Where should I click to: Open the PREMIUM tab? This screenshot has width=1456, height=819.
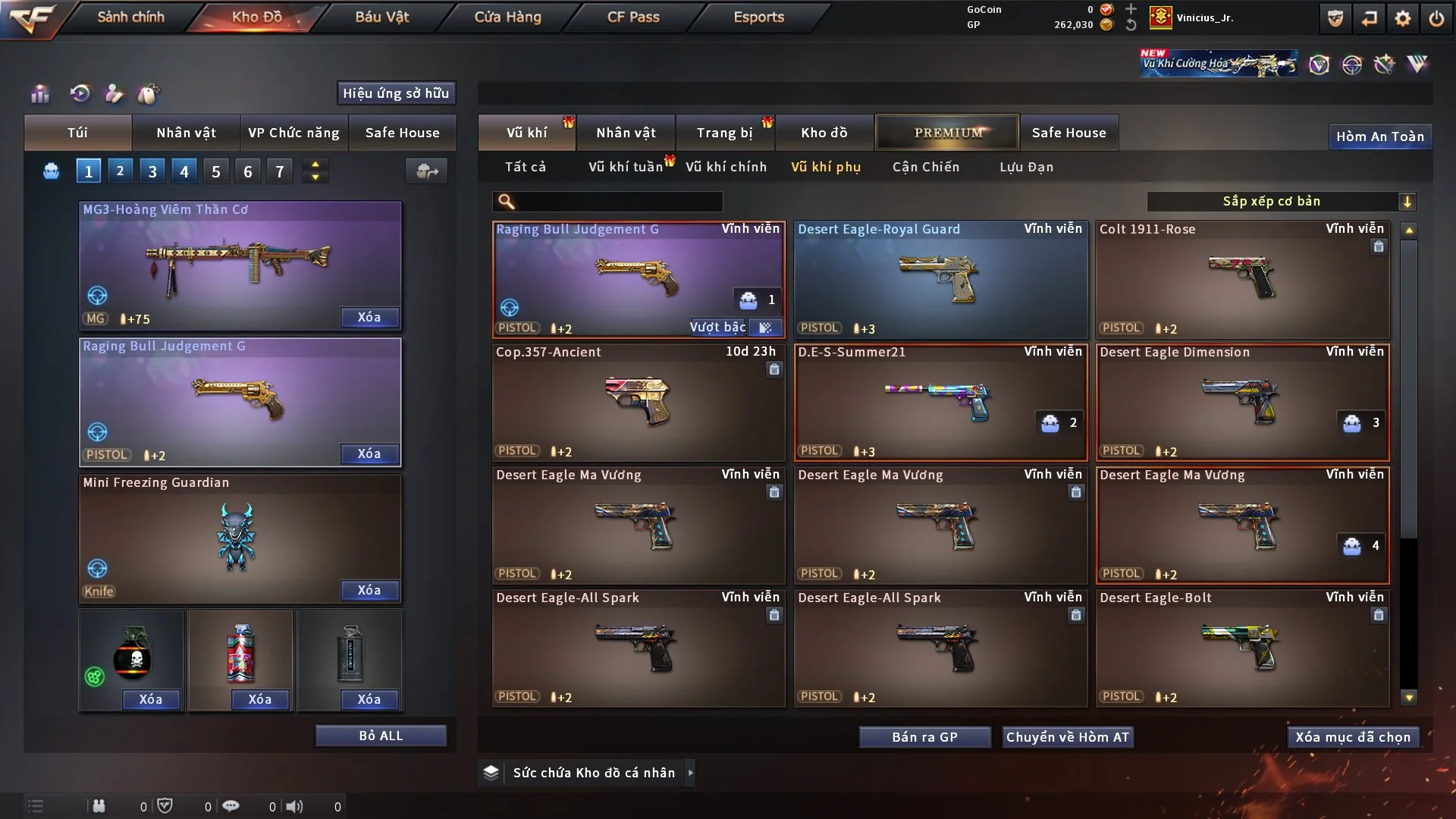pos(947,133)
